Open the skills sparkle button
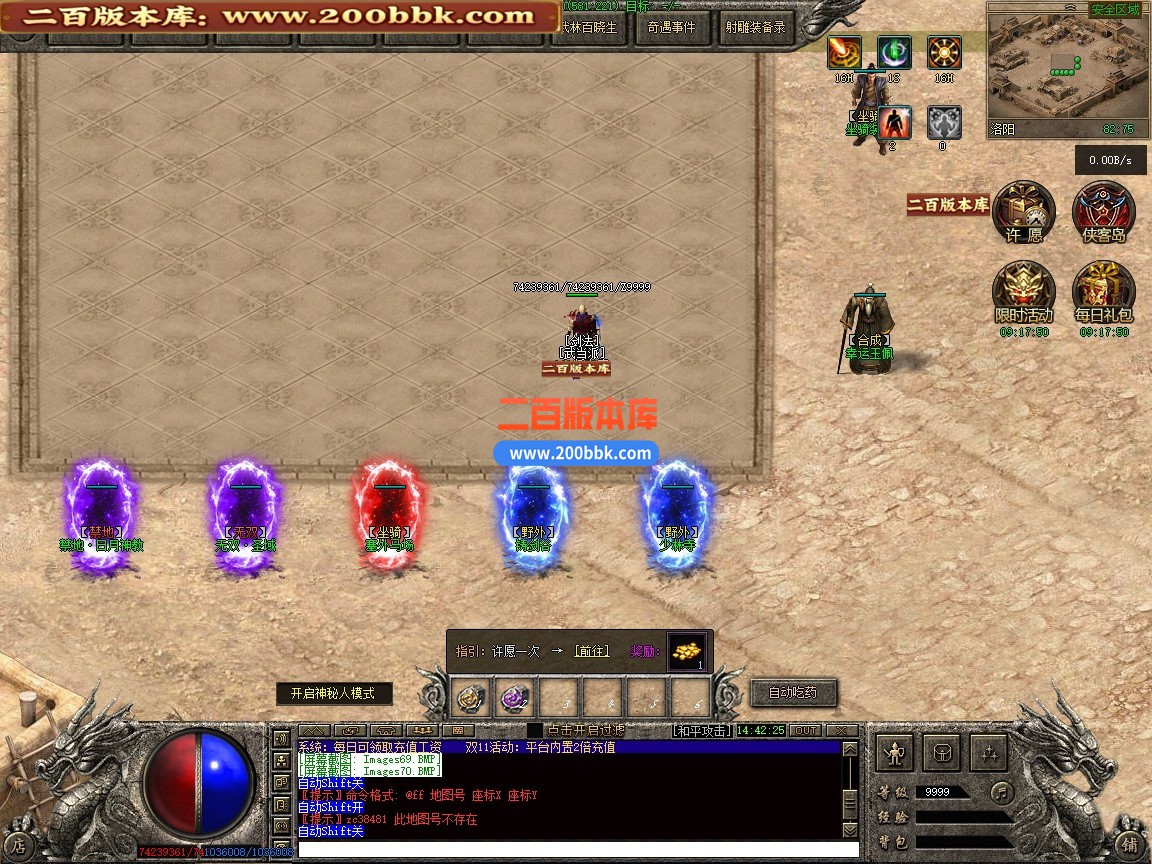Viewport: 1152px width, 864px height. [x=990, y=753]
